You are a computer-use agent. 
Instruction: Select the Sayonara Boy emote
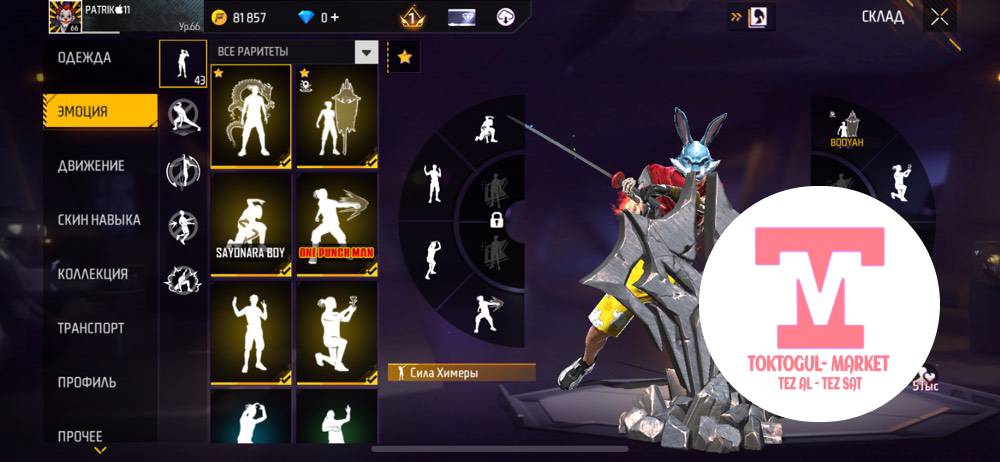[x=250, y=223]
